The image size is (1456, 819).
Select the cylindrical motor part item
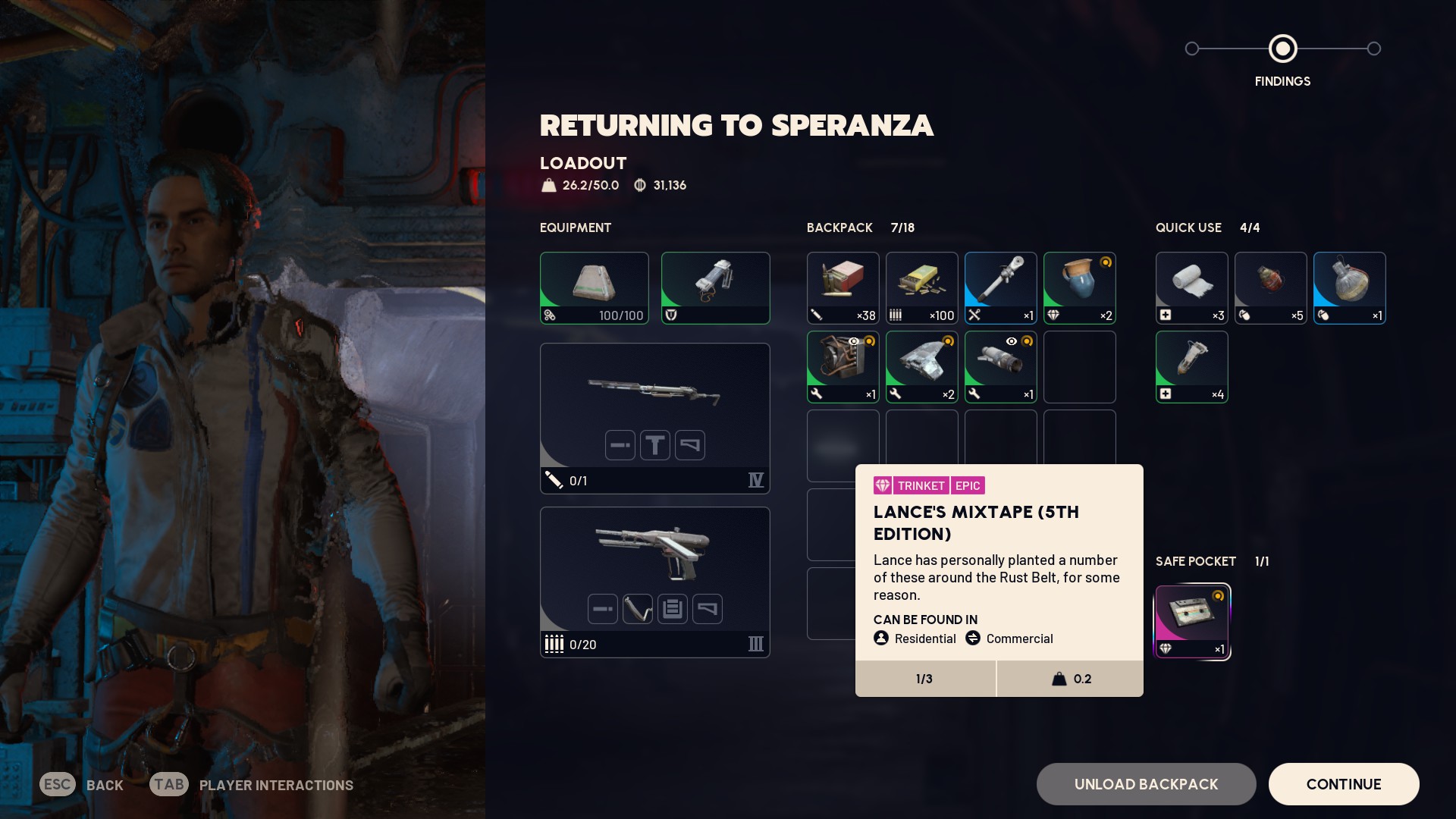pos(1000,367)
